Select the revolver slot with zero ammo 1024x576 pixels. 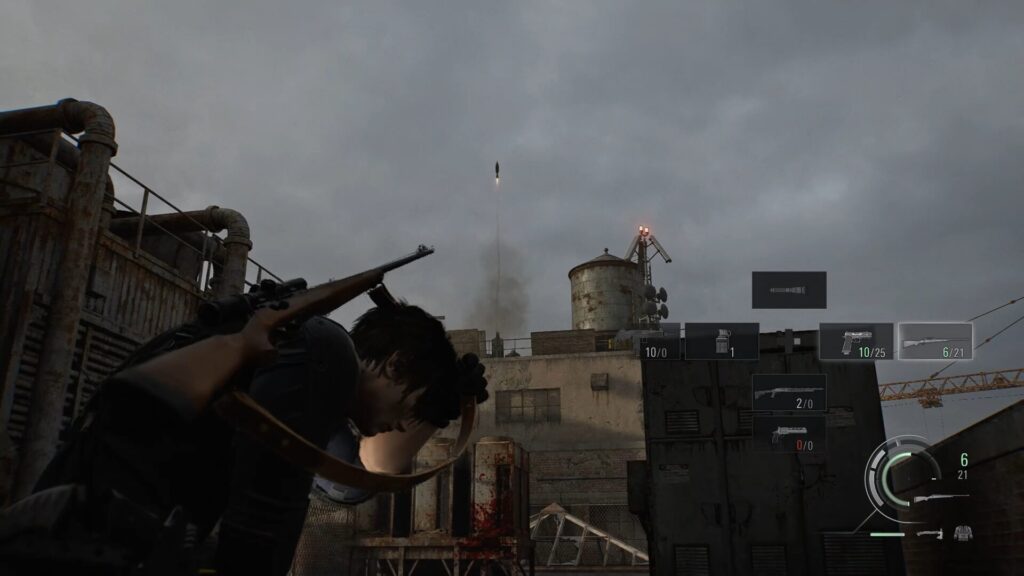789,433
